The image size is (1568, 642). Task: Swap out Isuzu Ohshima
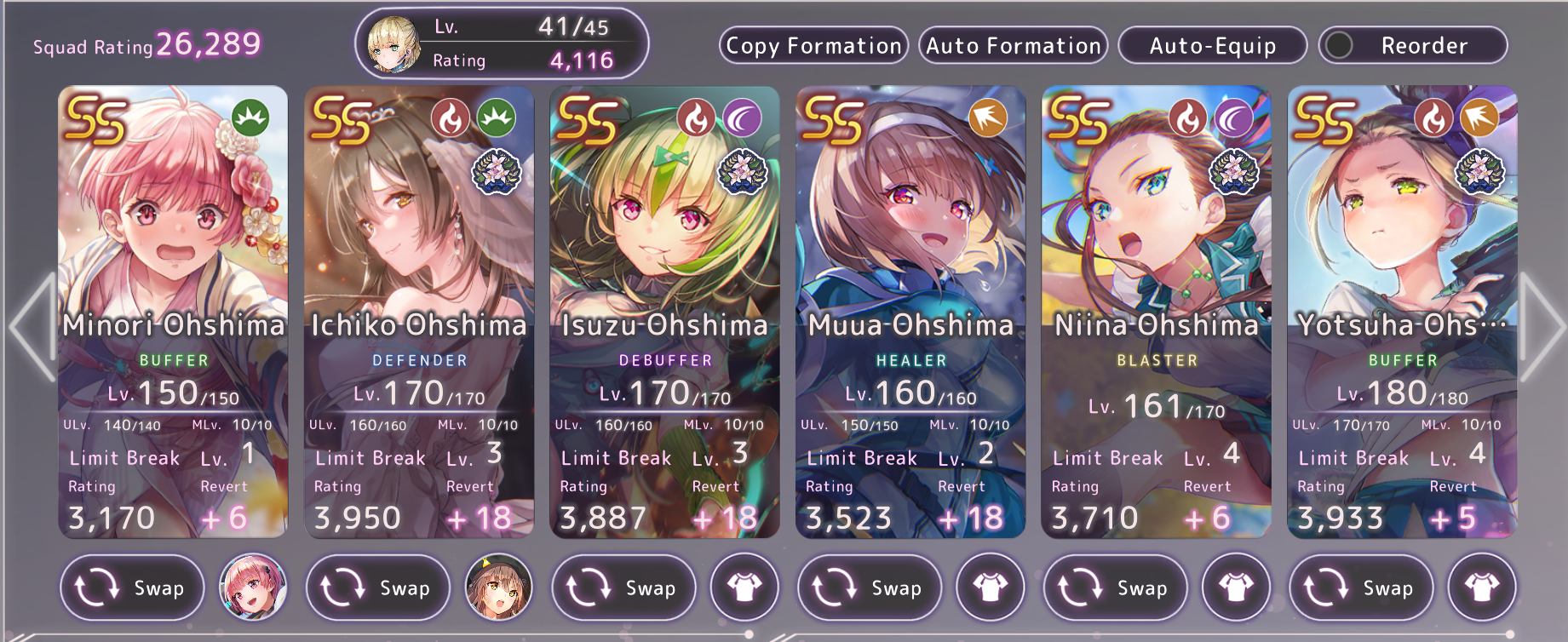pyautogui.click(x=623, y=588)
